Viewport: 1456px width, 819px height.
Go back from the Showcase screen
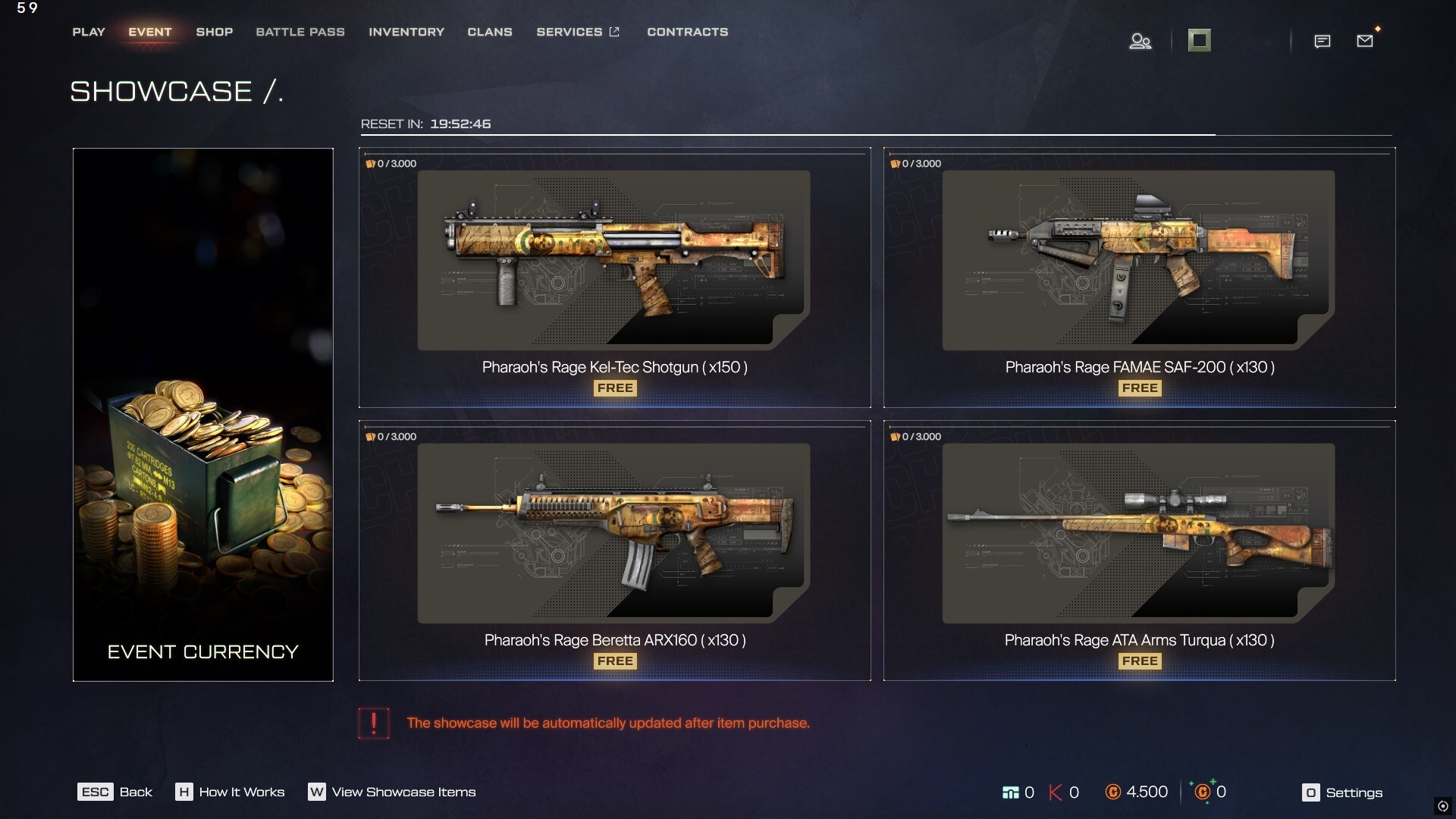115,792
